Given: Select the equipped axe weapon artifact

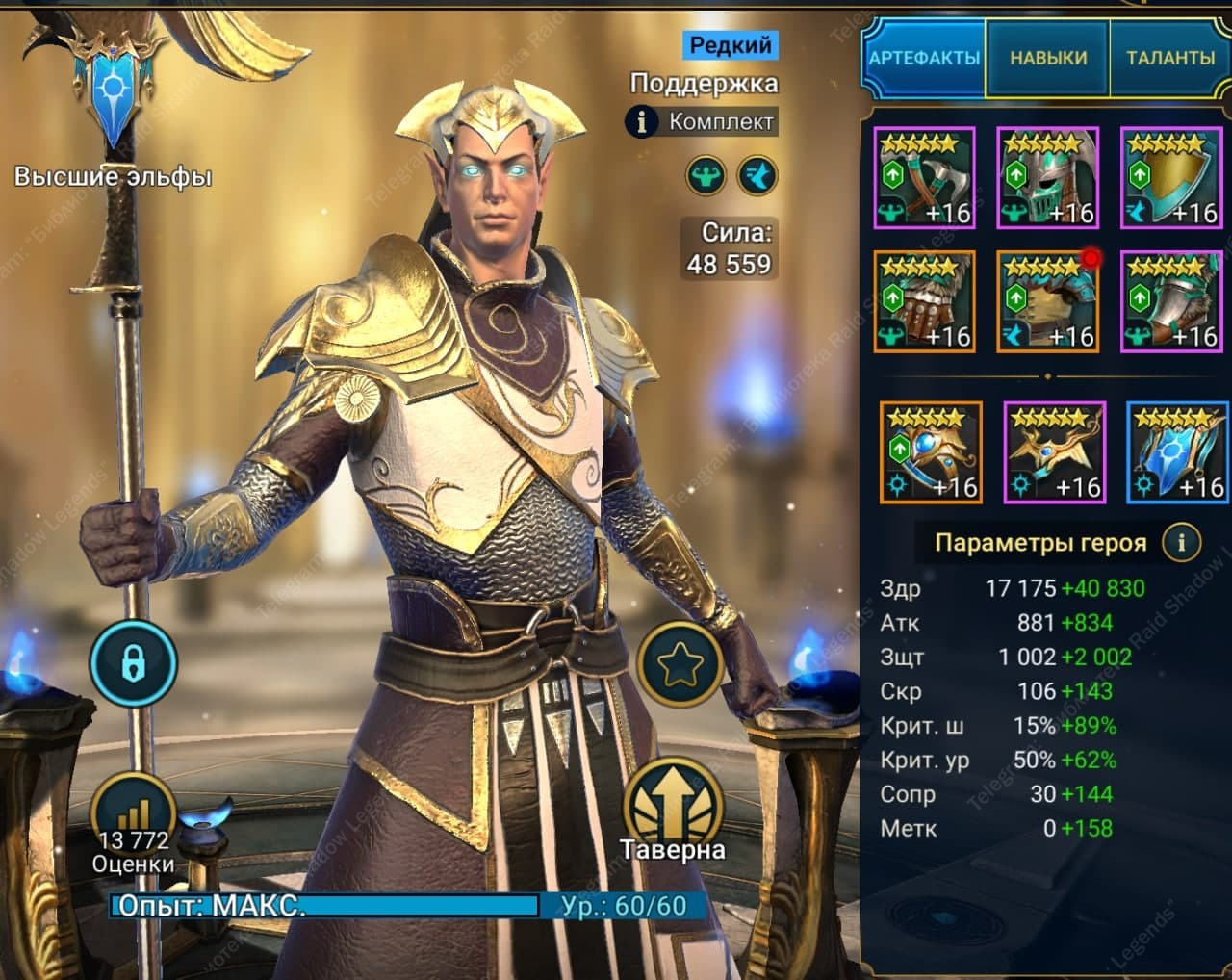Looking at the screenshot, I should [925, 179].
